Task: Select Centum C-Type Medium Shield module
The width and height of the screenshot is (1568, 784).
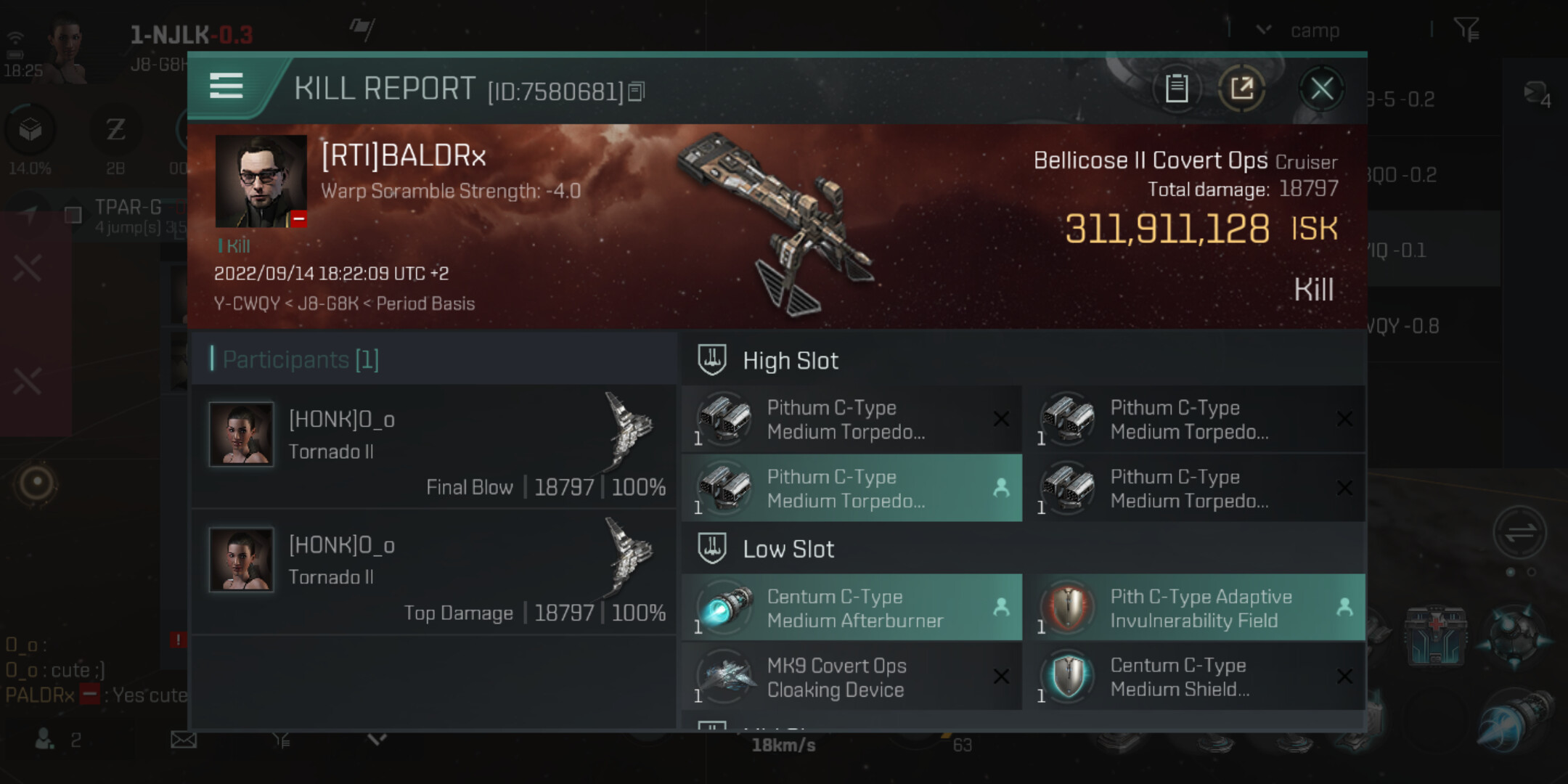Action: tap(1200, 677)
